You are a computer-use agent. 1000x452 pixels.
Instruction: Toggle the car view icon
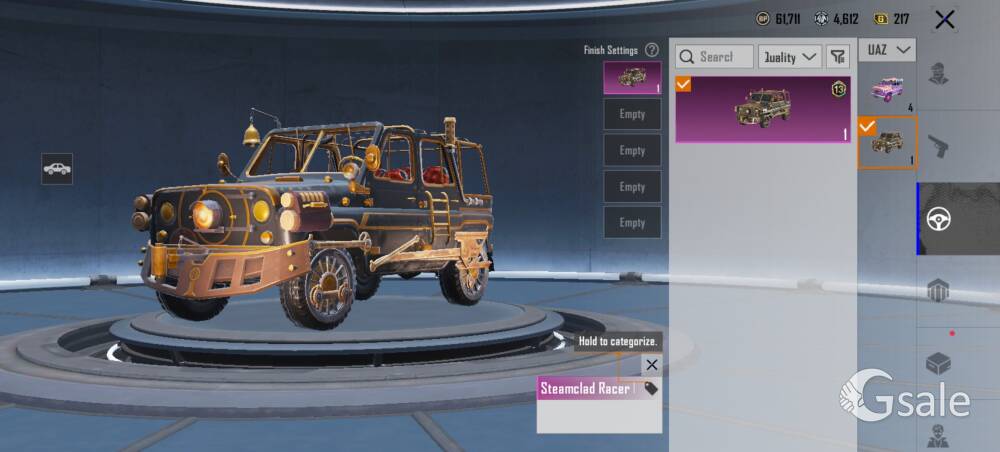click(57, 169)
